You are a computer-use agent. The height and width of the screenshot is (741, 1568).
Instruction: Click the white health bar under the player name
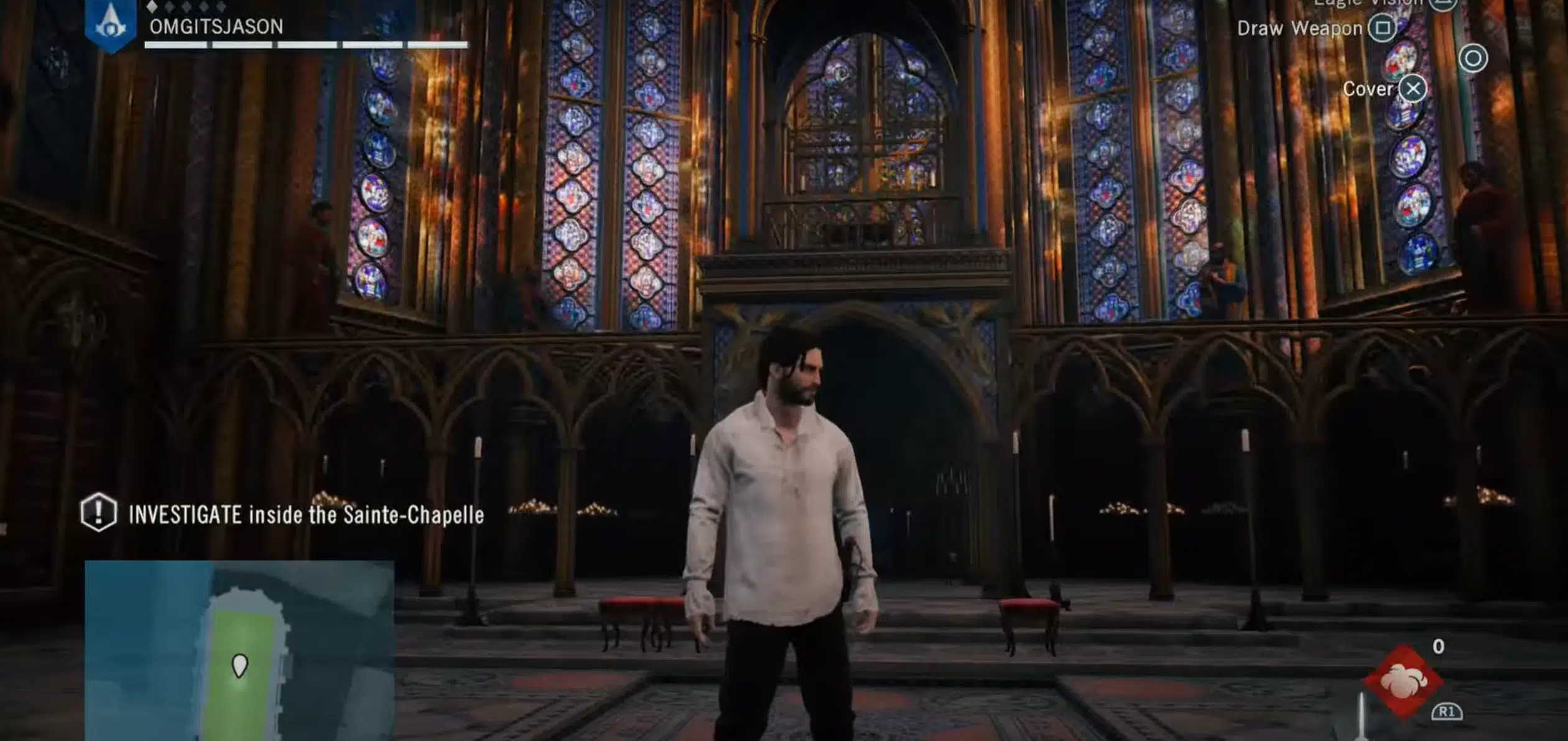[305, 45]
